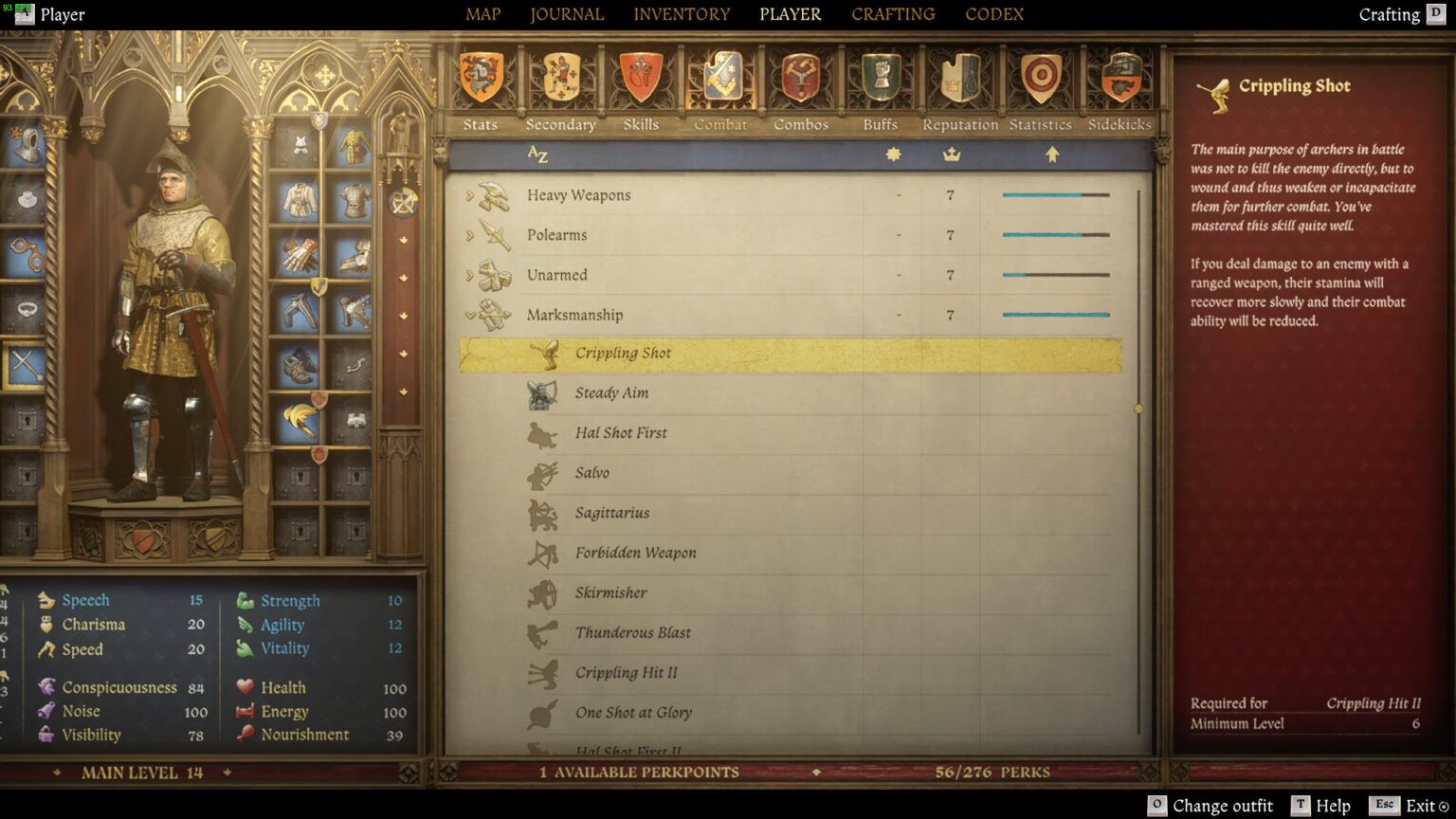Select the sun sort icon above perk list
This screenshot has width=1456, height=819.
pyautogui.click(x=892, y=154)
